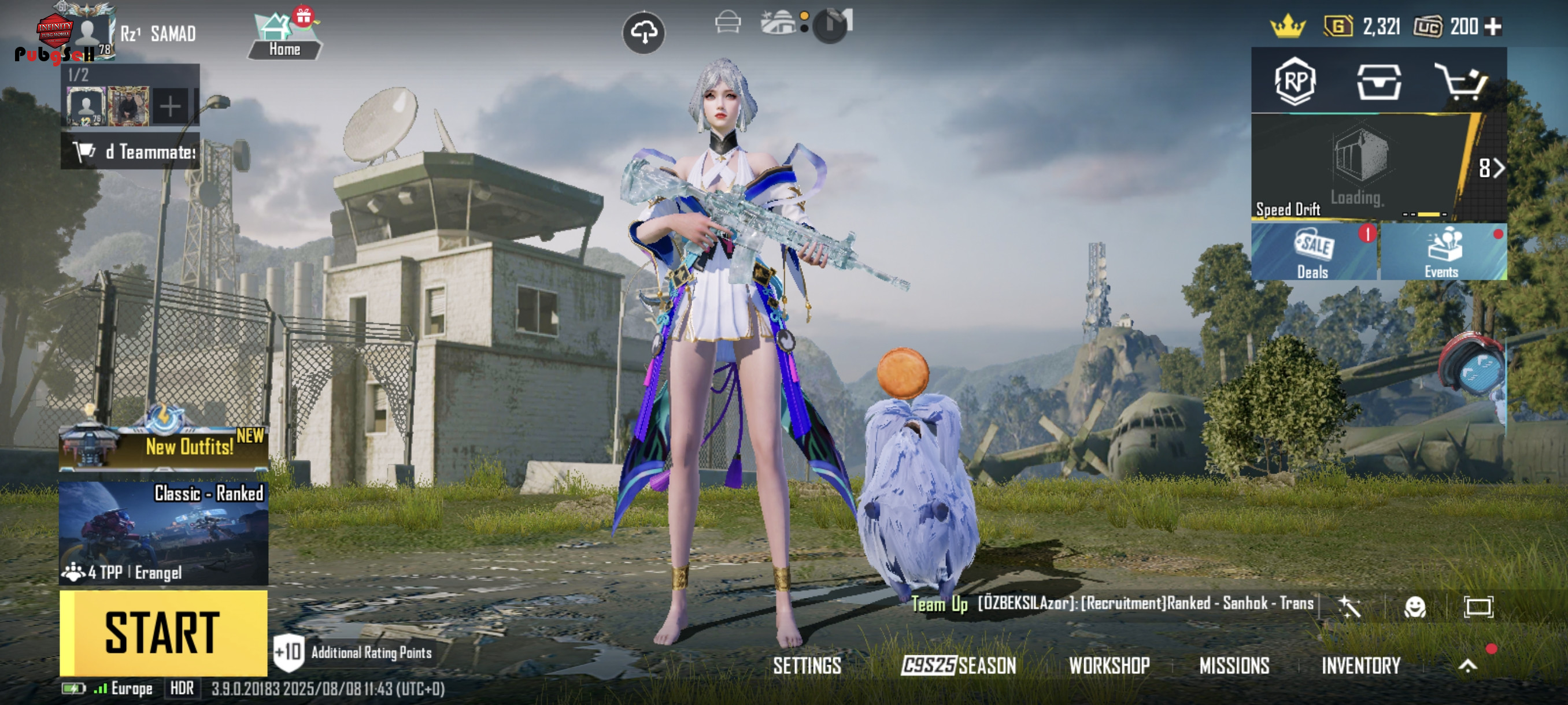Image resolution: width=1568 pixels, height=705 pixels.
Task: Open the SAMAD player profile avatar
Action: click(88, 32)
